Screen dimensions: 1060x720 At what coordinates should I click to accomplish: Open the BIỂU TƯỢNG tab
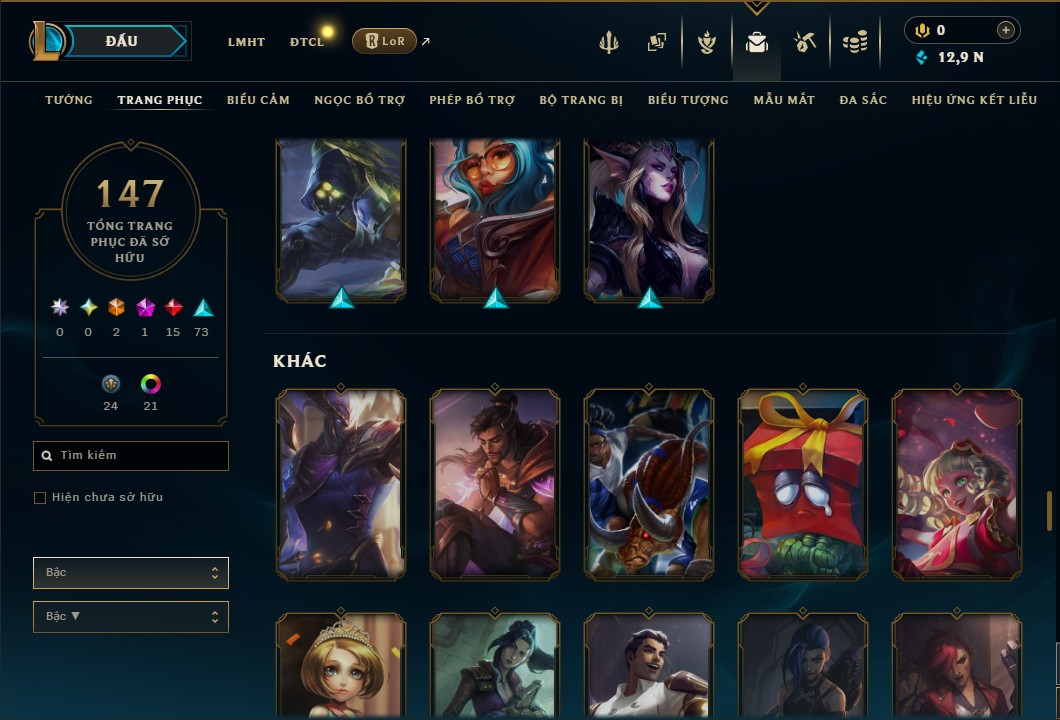pyautogui.click(x=688, y=100)
